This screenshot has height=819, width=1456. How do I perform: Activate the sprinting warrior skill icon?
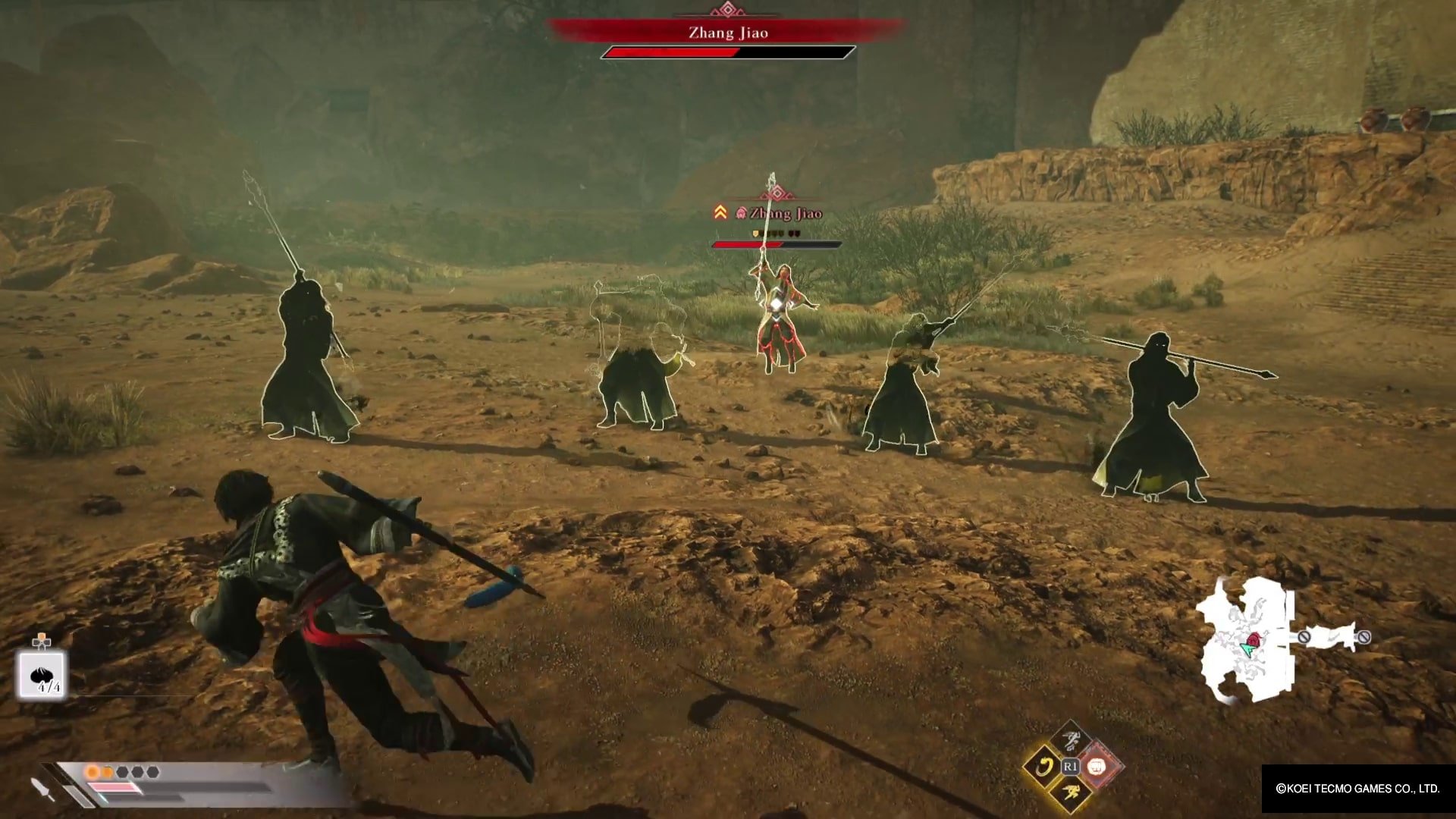[1072, 792]
